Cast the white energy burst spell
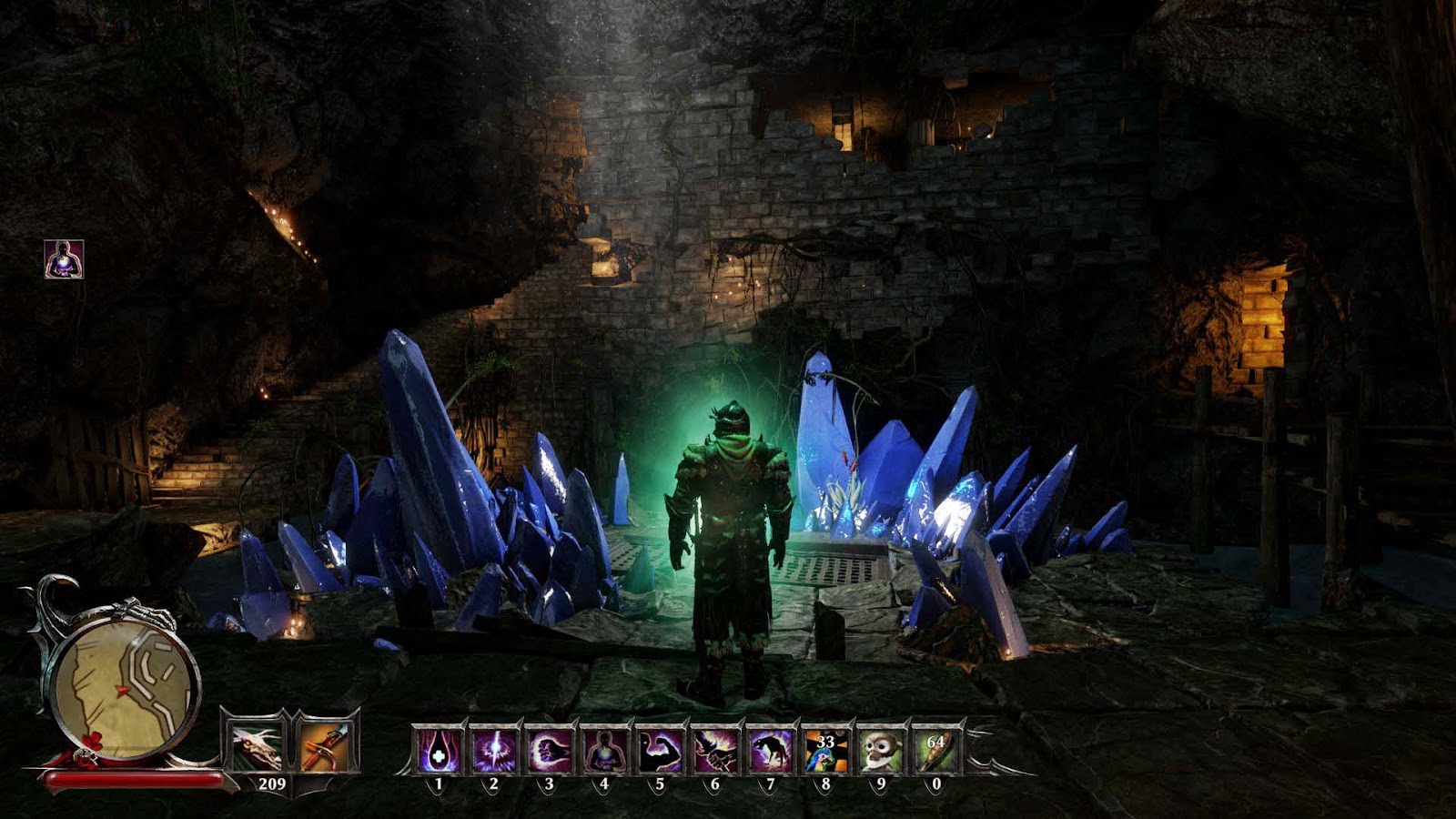This screenshot has width=1456, height=819. pos(495,751)
